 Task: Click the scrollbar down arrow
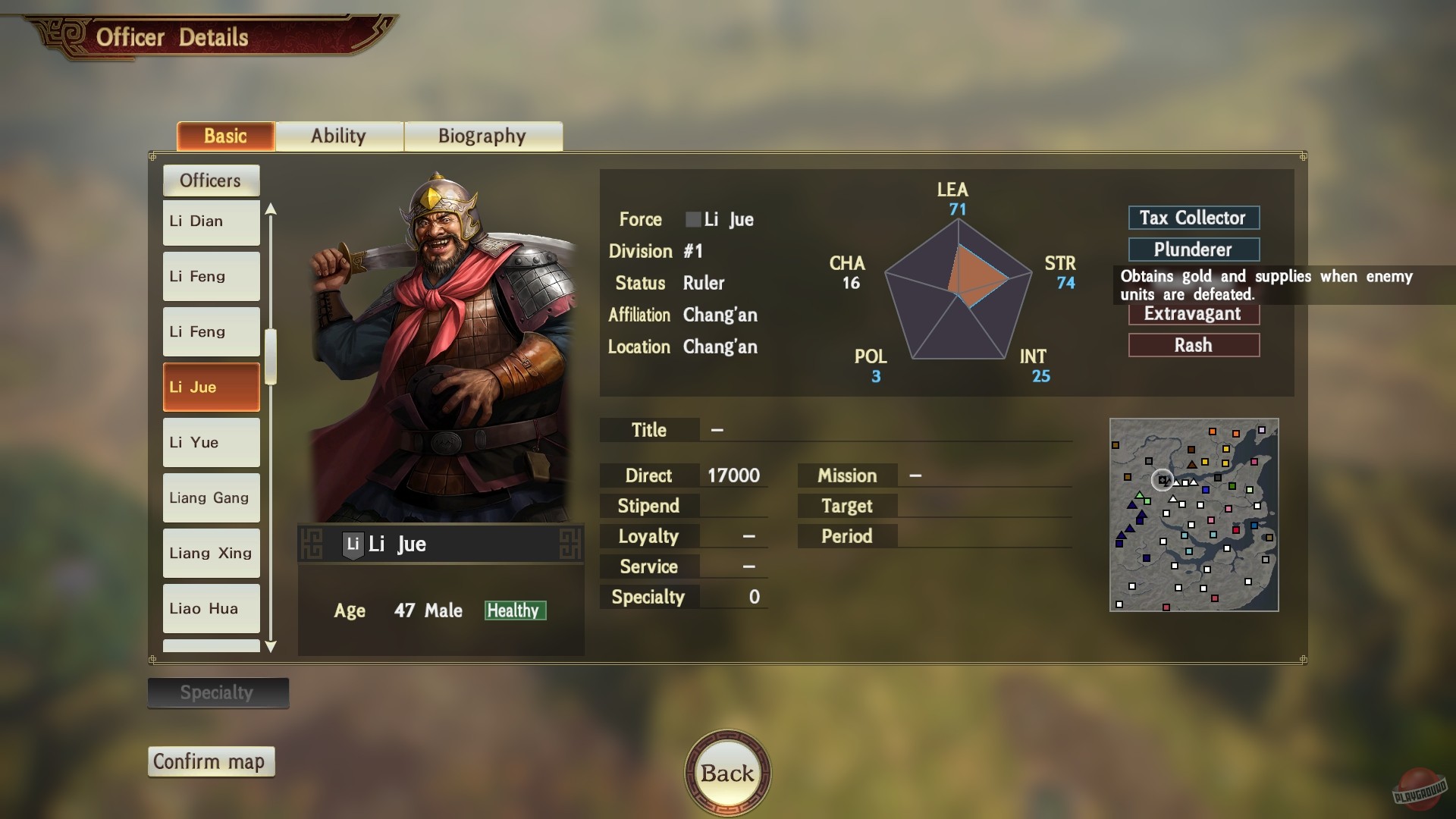coord(271,647)
